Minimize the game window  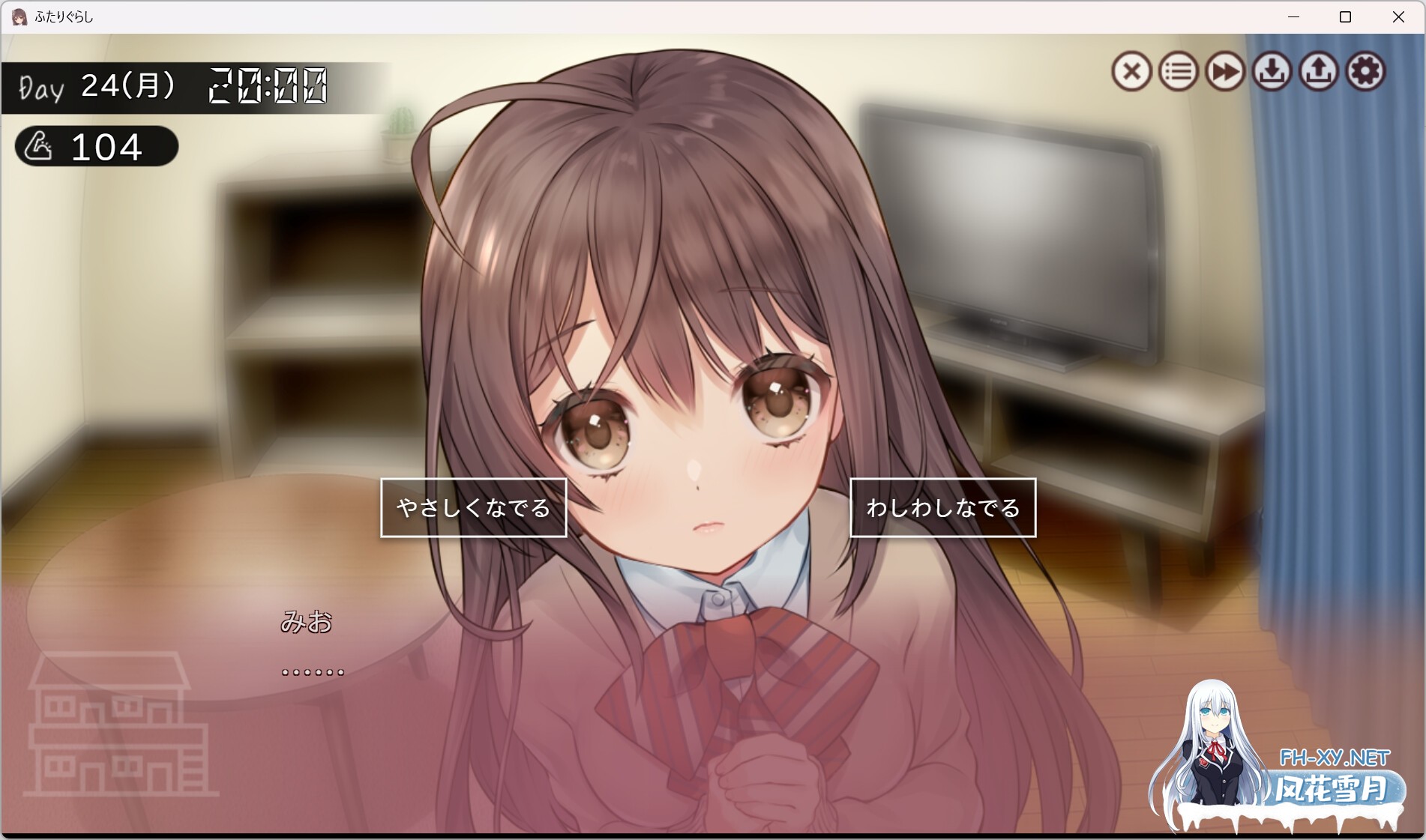(1292, 15)
